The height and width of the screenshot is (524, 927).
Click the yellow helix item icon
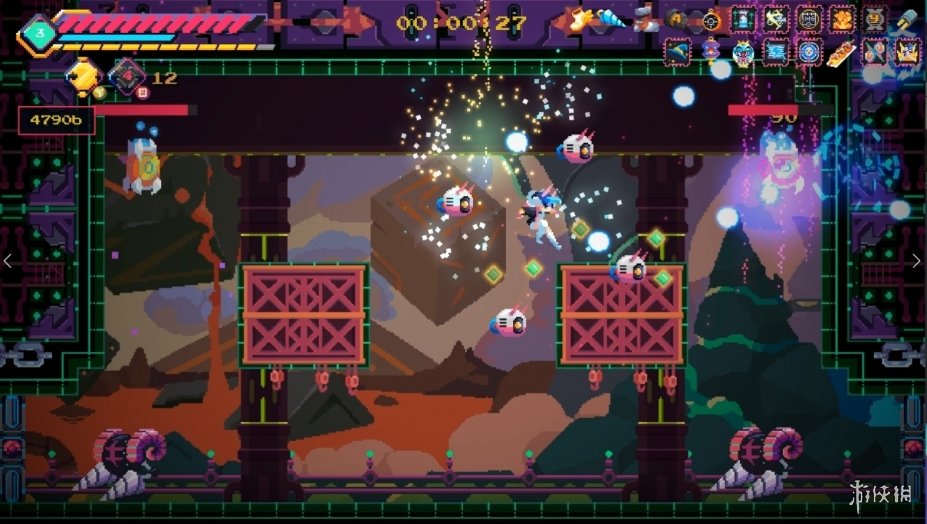875,19
